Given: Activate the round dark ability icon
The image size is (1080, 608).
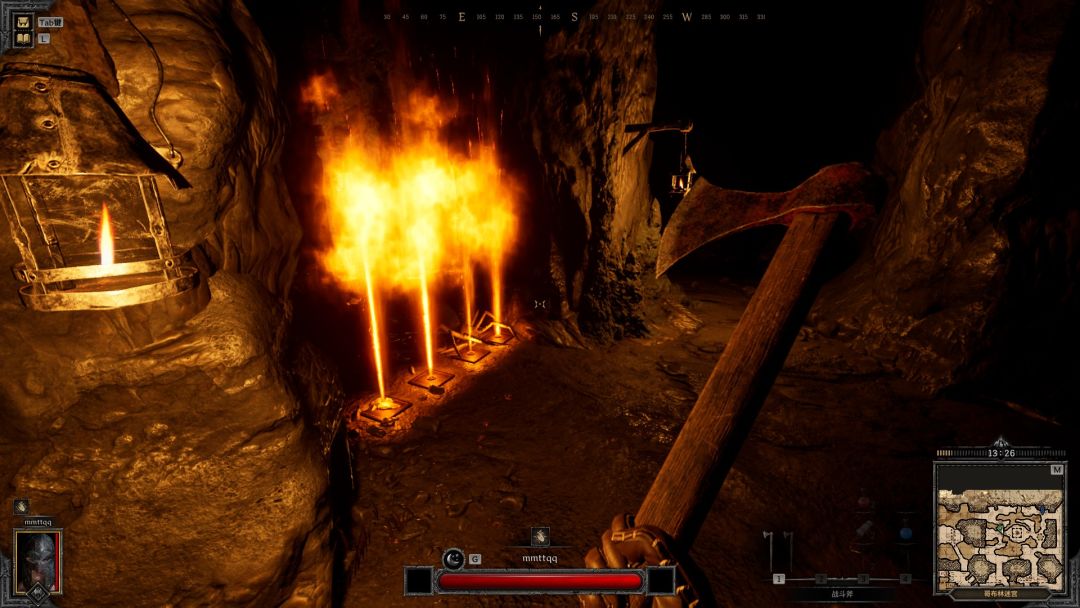Looking at the screenshot, I should 453,558.
